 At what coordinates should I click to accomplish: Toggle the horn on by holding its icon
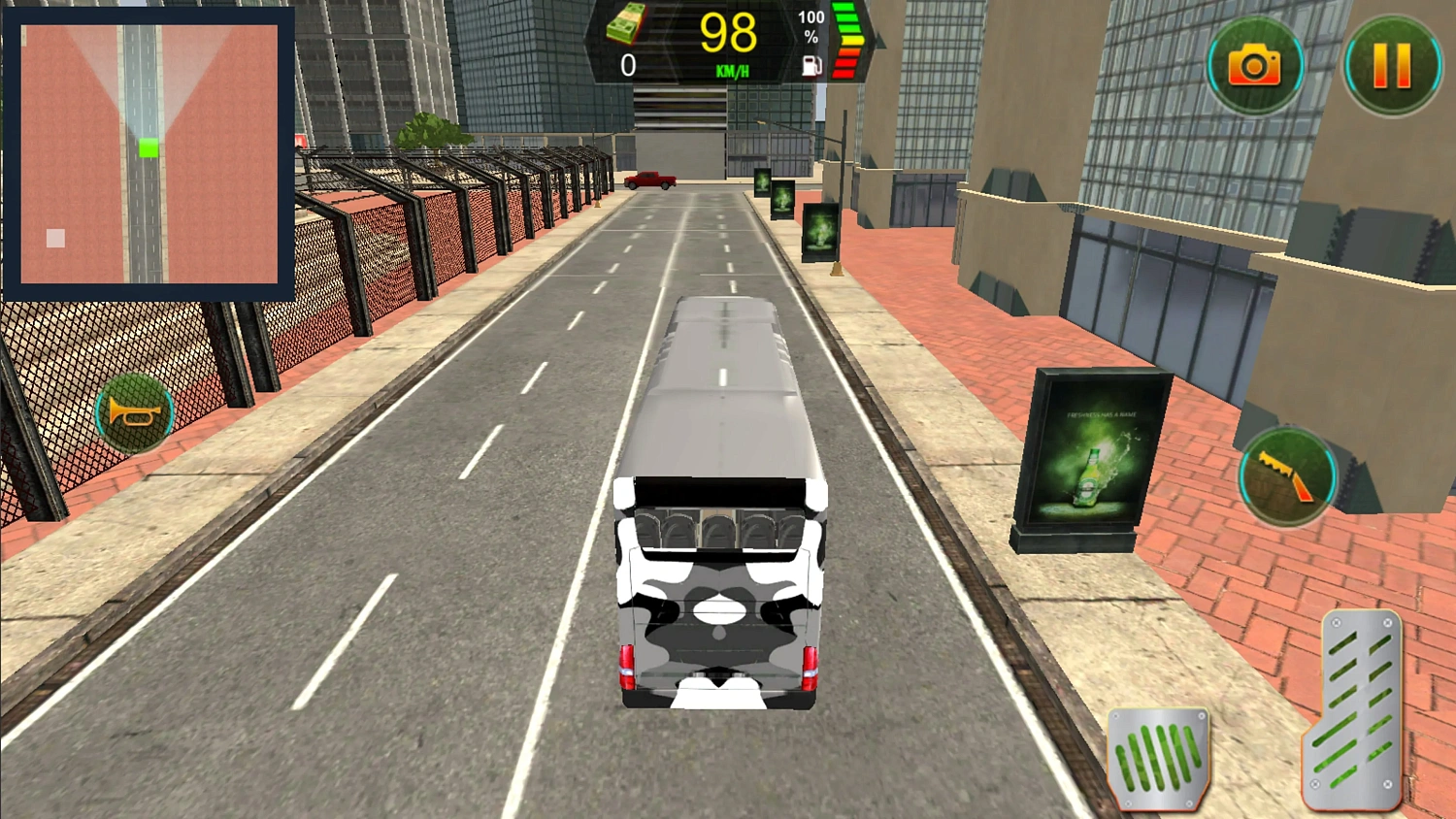pyautogui.click(x=134, y=412)
